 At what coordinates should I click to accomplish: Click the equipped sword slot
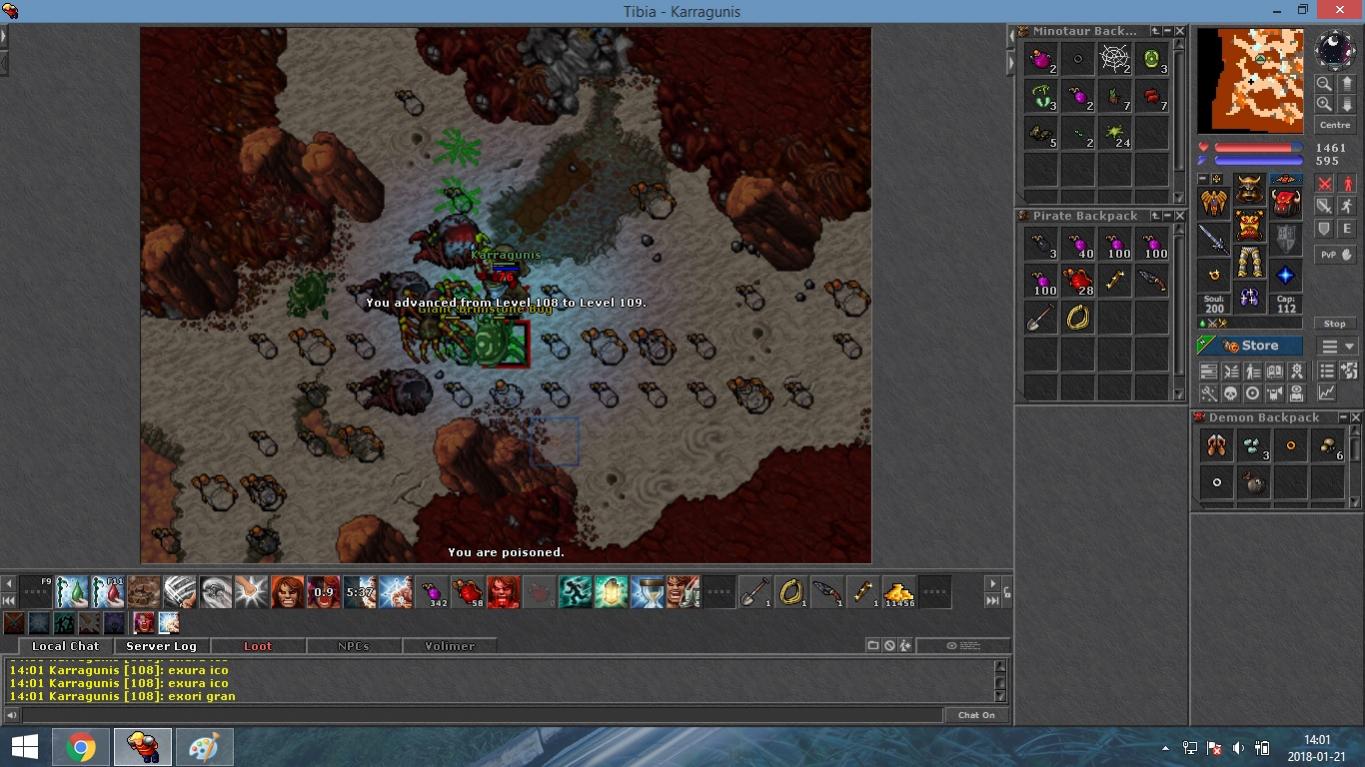tap(1214, 239)
